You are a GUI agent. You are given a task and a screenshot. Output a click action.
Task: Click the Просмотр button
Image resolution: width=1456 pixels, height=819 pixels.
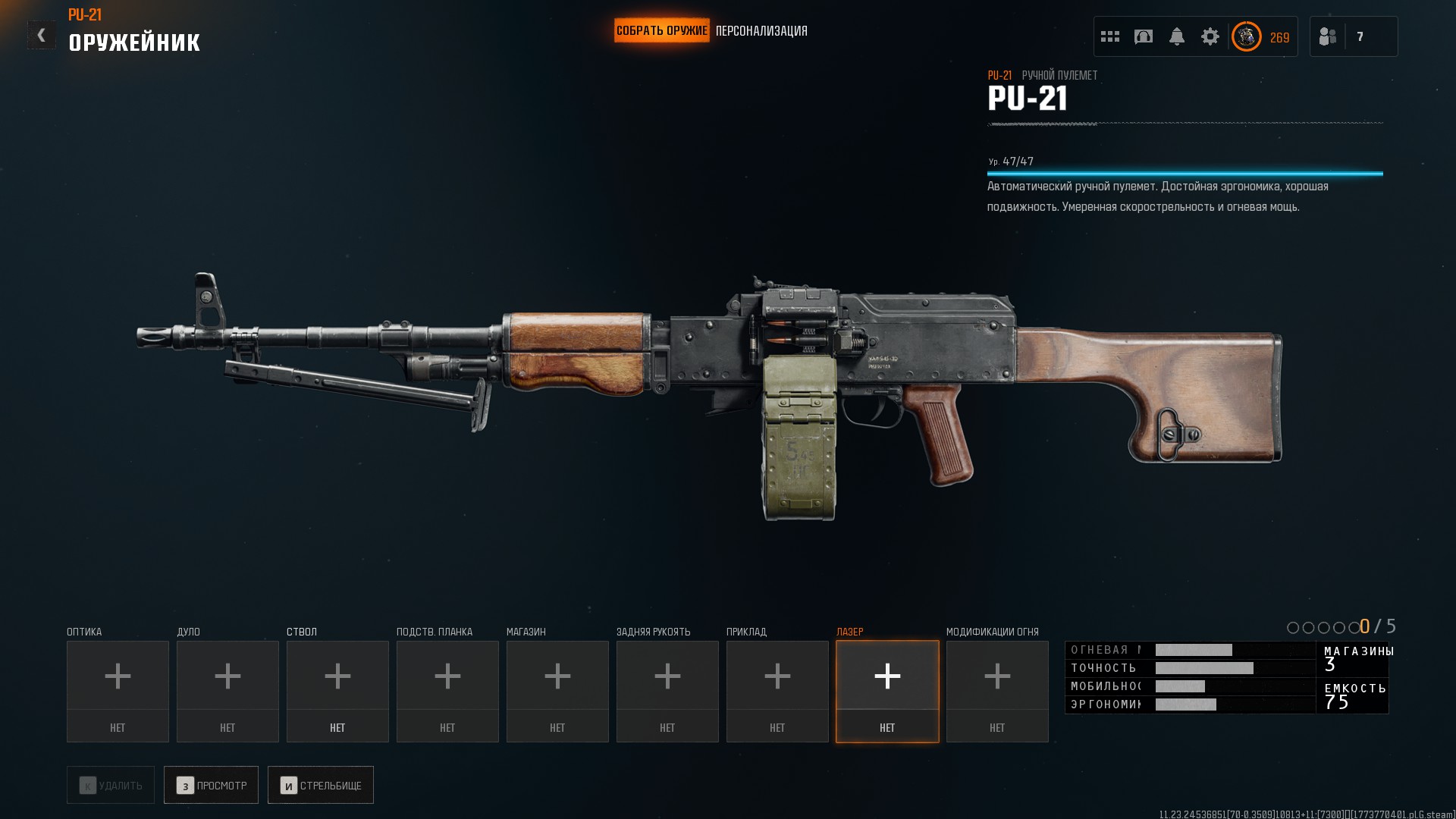pos(211,786)
